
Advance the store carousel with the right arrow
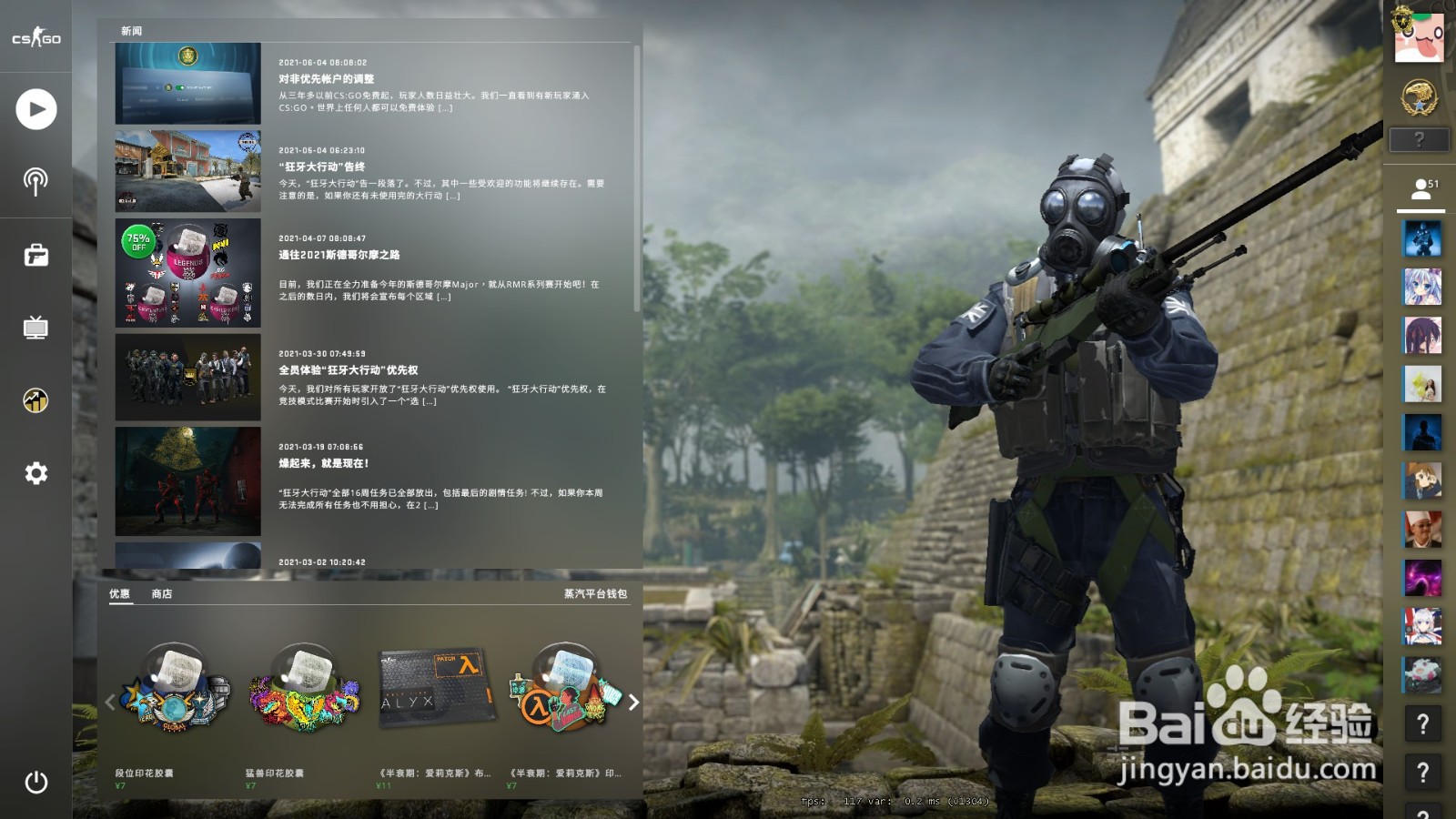(x=634, y=702)
